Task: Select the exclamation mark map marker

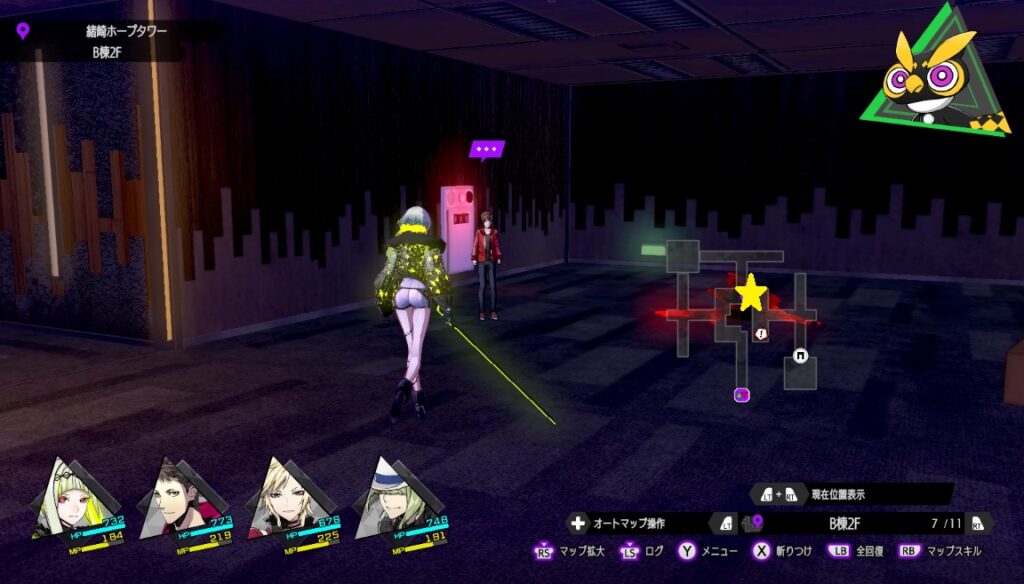Action: 762,334
